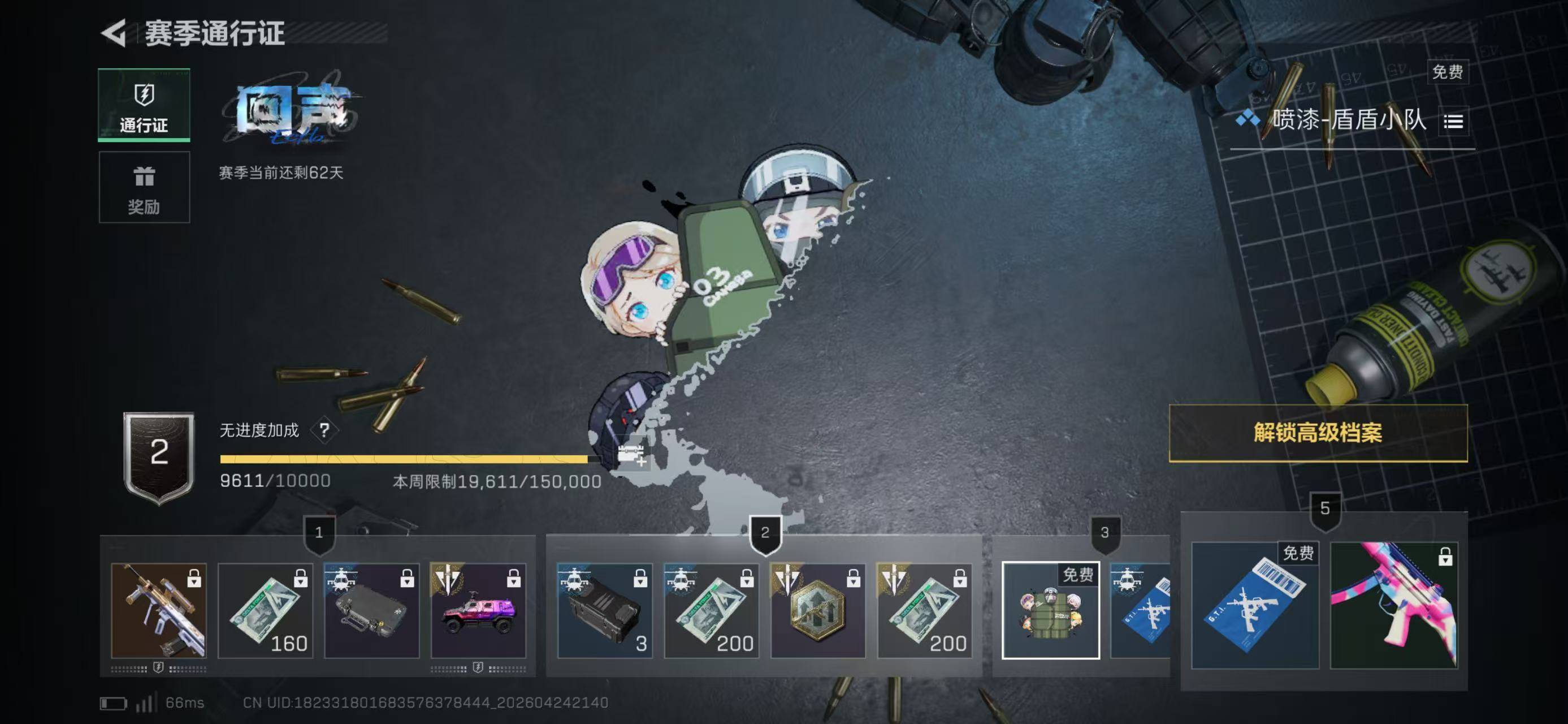Open the 奖励 rewards tab
1568x724 pixels.
[x=144, y=188]
